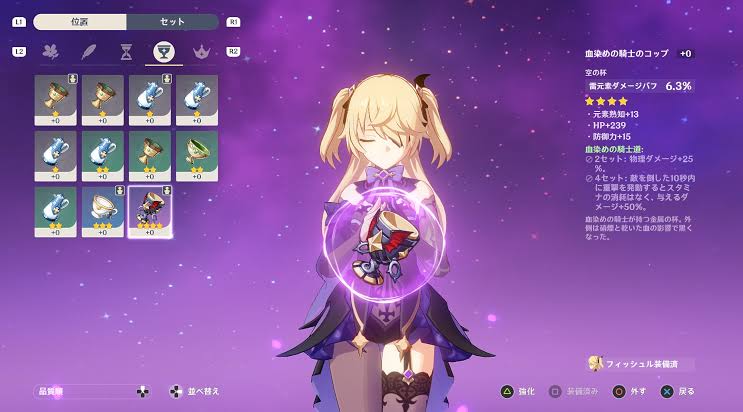Select the hourglass artifact category icon
This screenshot has width=743, height=412.
coord(124,52)
